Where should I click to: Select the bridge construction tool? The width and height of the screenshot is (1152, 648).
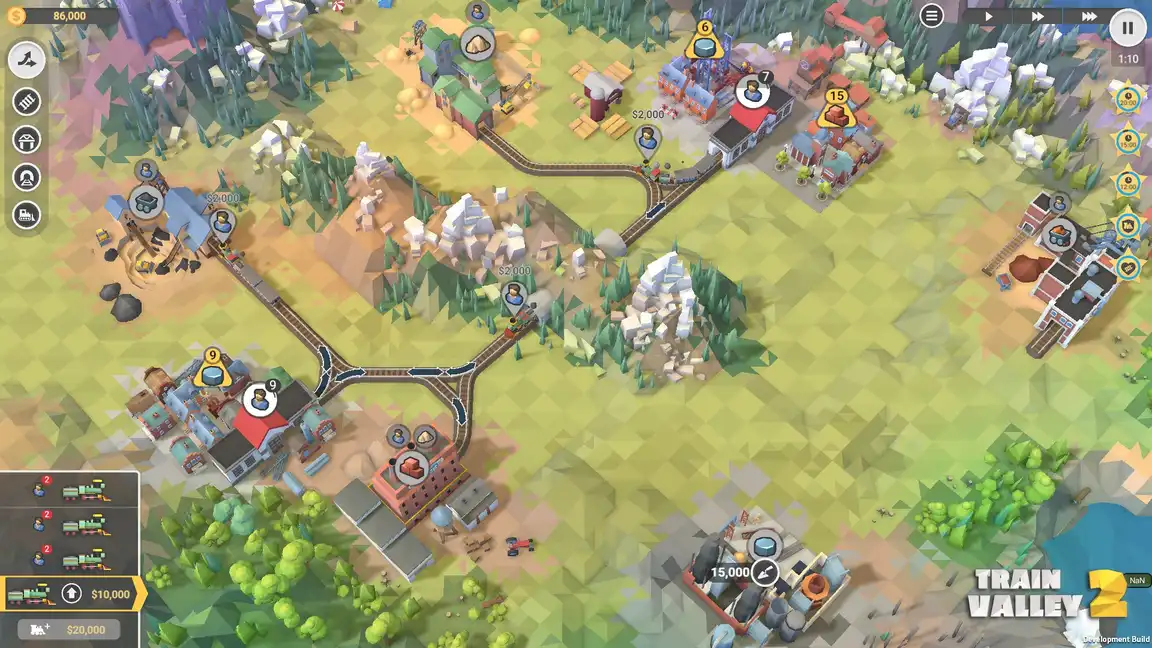pos(27,139)
